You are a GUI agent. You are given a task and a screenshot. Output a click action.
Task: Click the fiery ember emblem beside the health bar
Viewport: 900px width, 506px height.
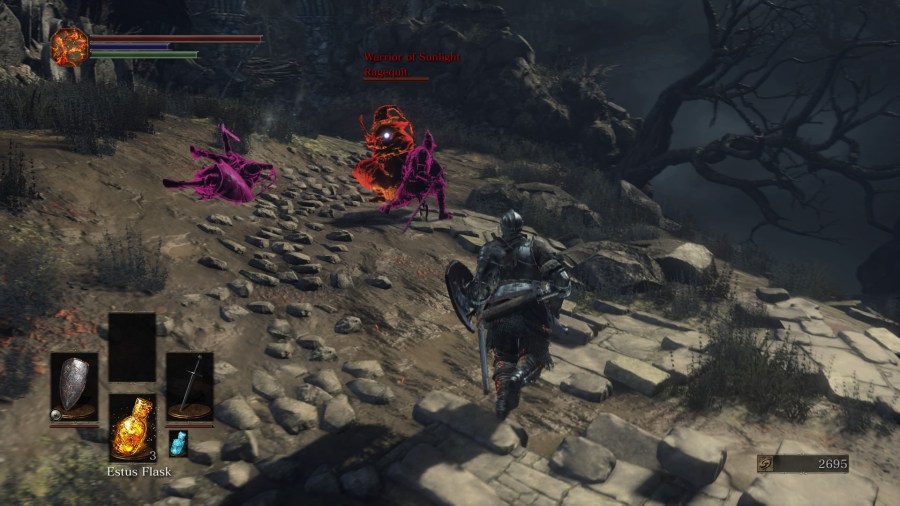pyautogui.click(x=70, y=47)
